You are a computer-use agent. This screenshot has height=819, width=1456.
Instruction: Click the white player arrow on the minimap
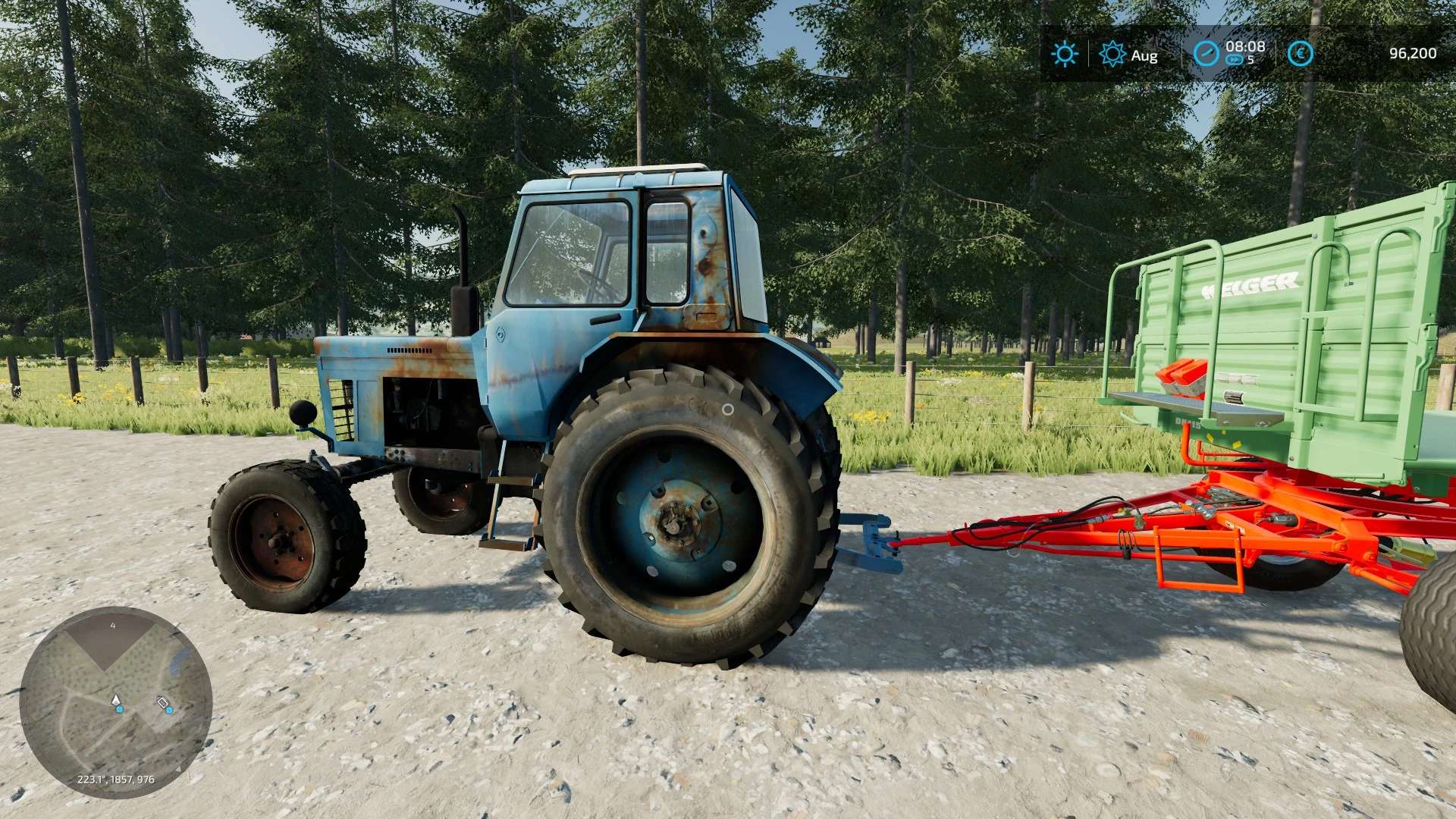point(116,699)
